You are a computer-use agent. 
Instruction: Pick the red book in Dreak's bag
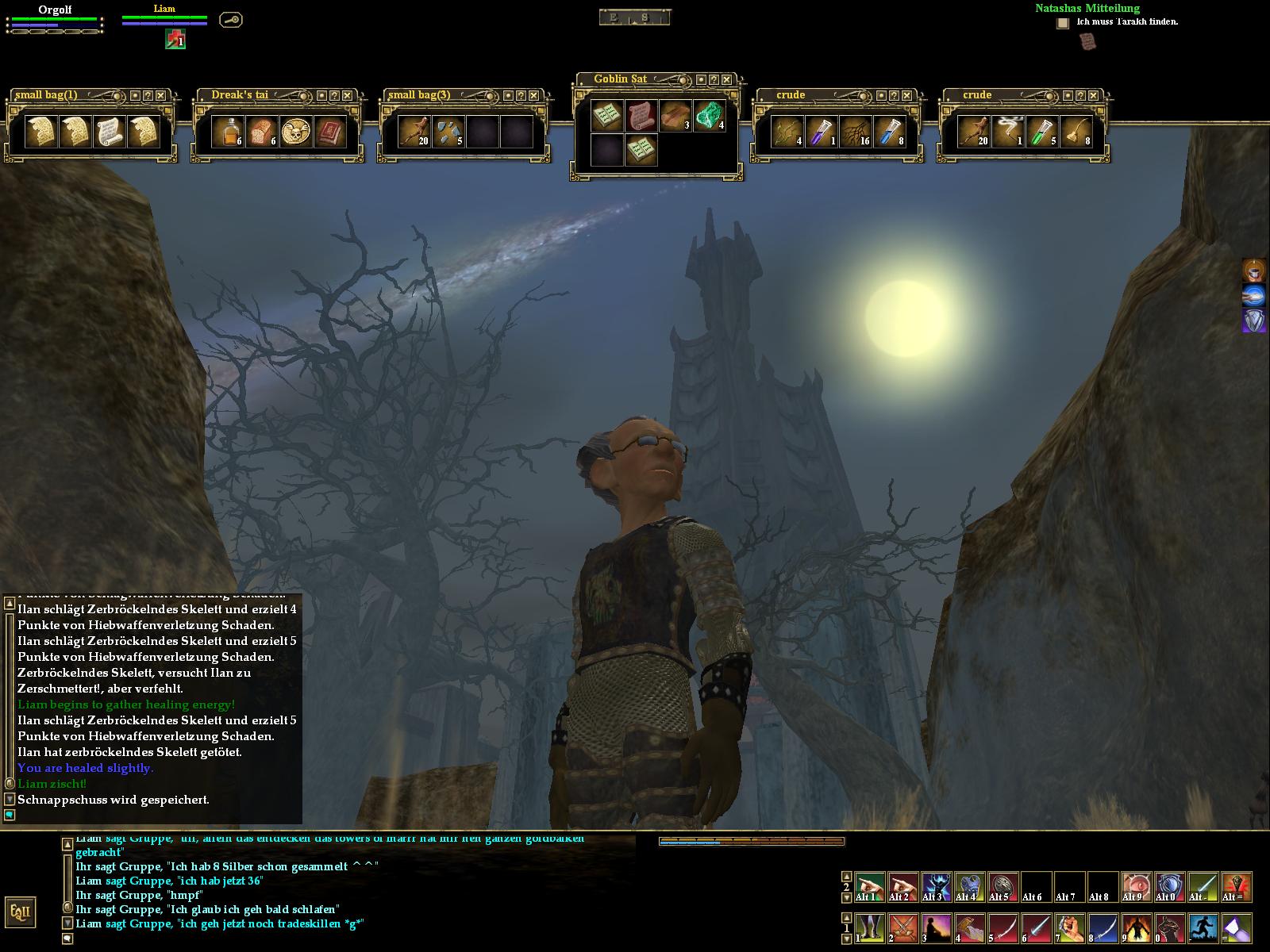[330, 132]
